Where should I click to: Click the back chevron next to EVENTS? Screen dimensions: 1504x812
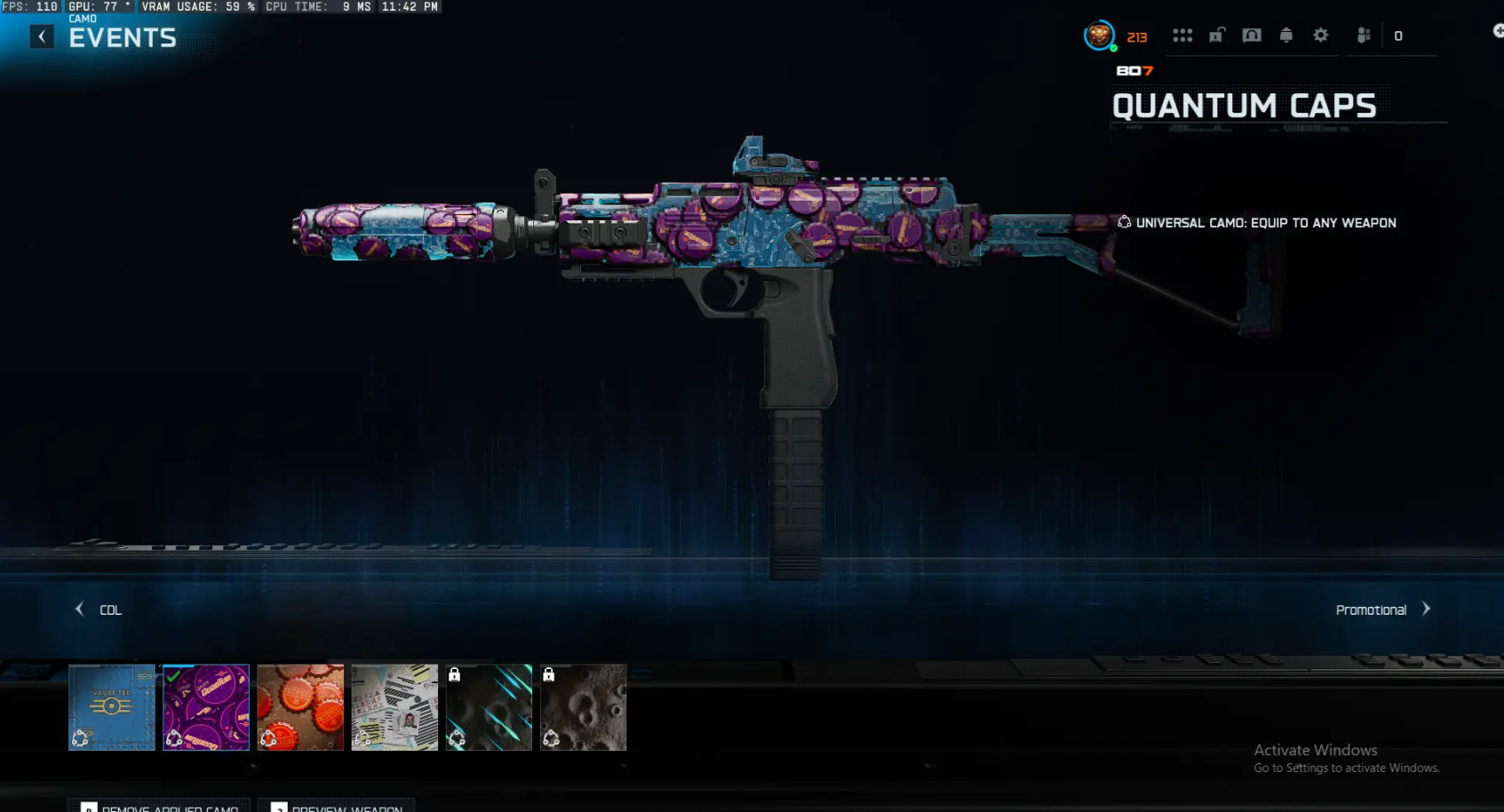pyautogui.click(x=40, y=36)
